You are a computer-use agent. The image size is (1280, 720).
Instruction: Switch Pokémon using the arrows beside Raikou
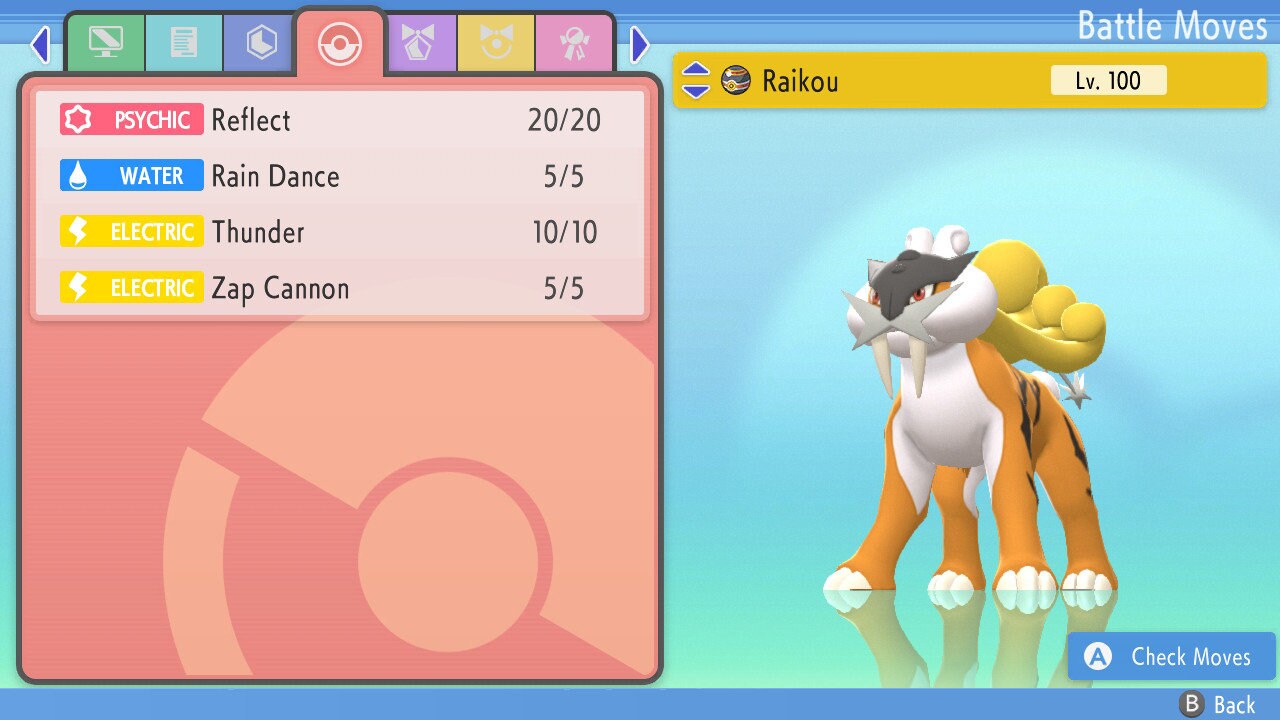coord(696,81)
